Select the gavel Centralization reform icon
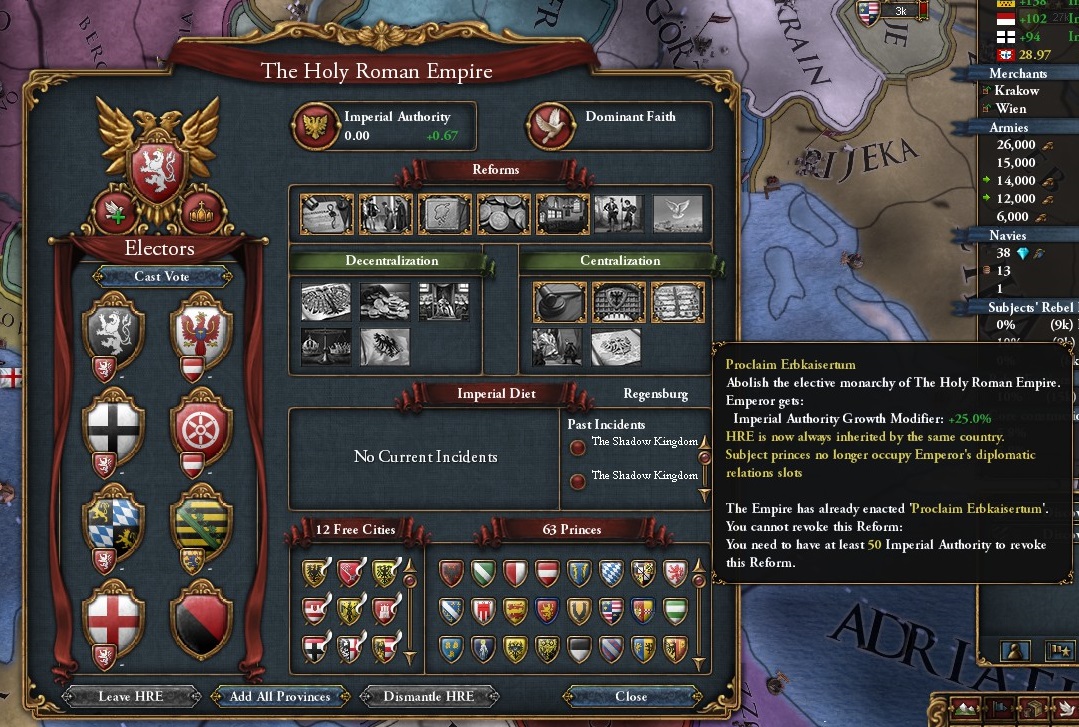This screenshot has height=727, width=1079. point(558,301)
